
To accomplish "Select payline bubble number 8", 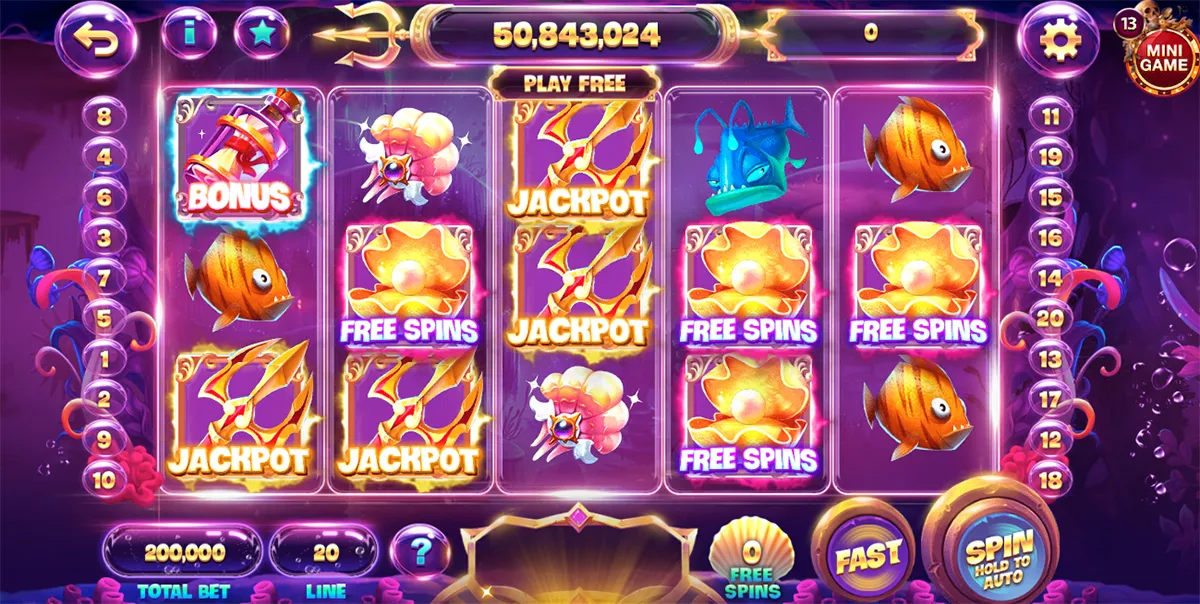I will 104,116.
